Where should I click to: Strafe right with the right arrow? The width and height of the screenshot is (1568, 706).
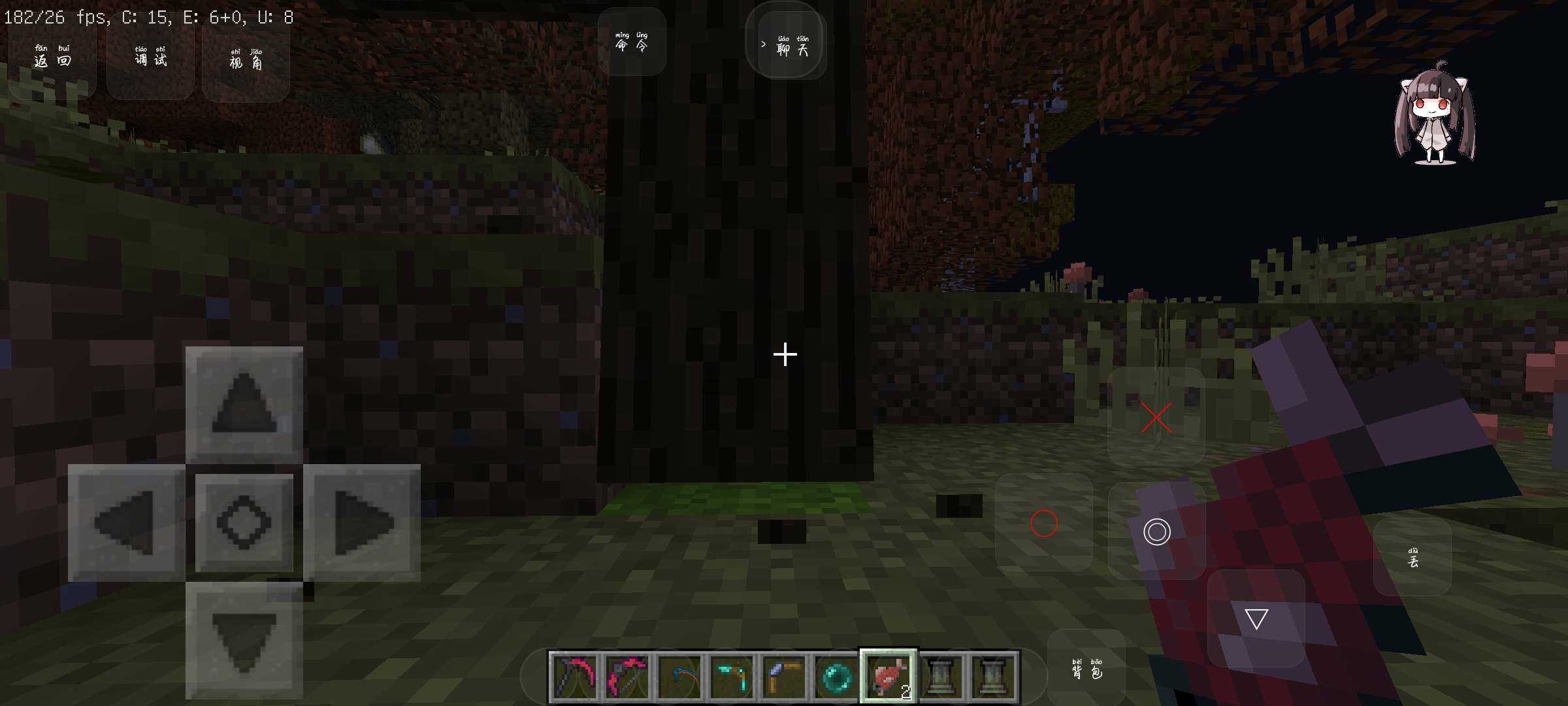(x=362, y=522)
